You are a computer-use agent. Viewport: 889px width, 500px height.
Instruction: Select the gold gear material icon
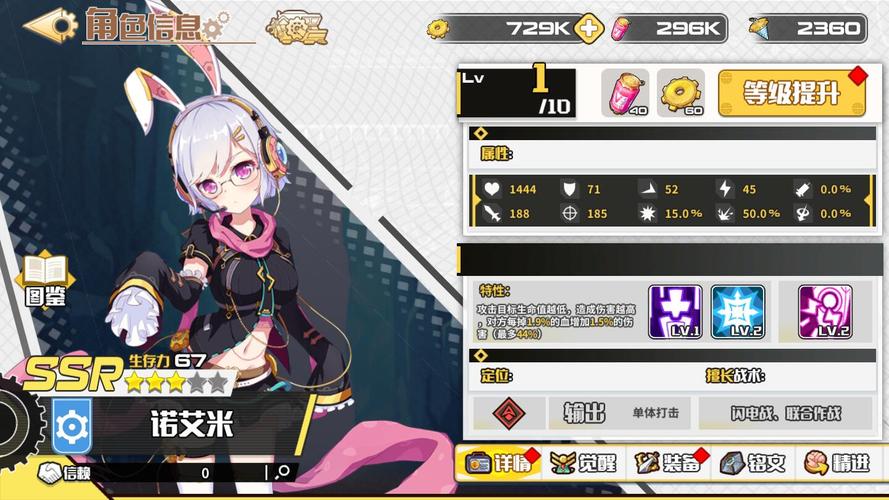[681, 93]
